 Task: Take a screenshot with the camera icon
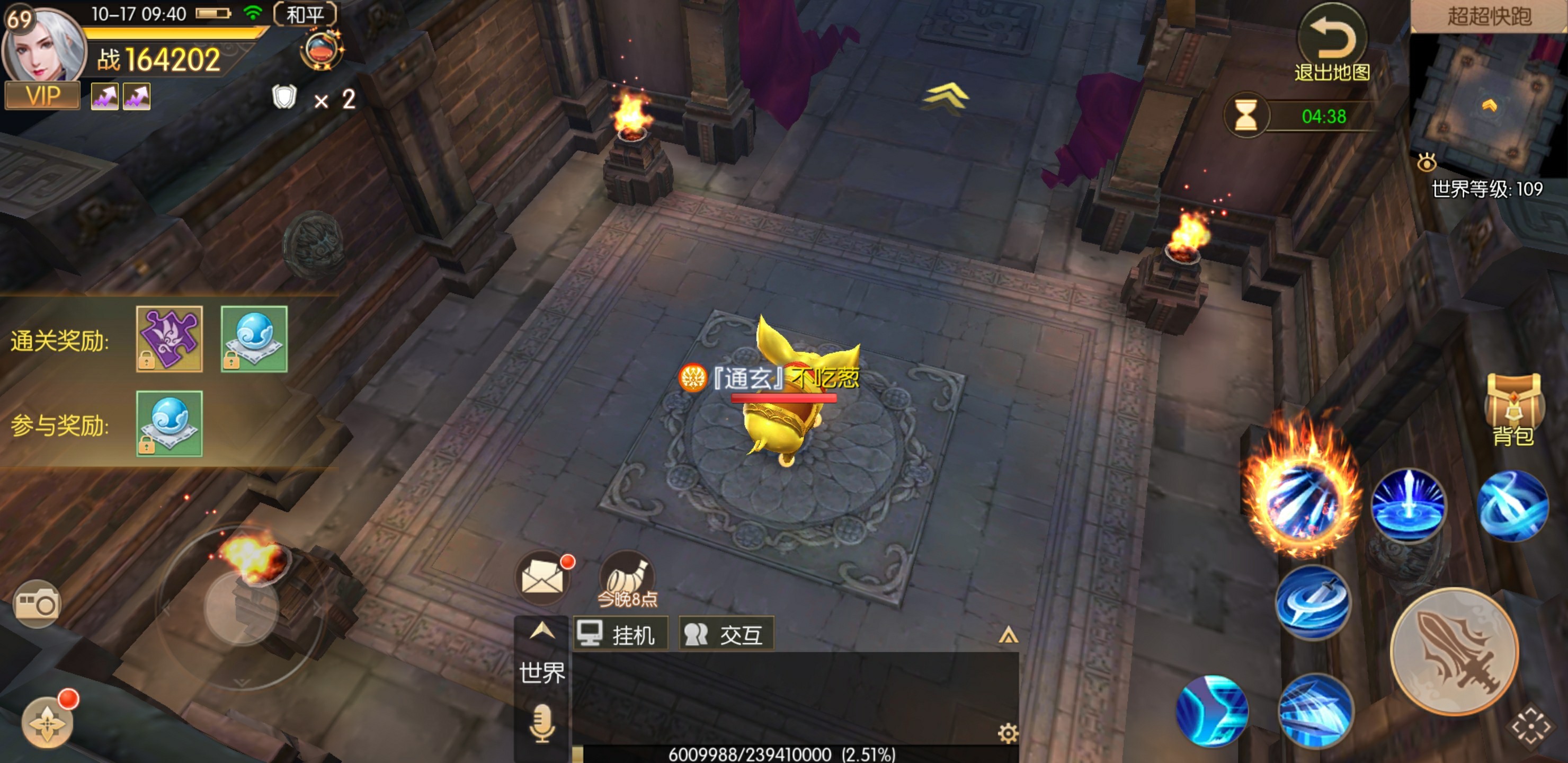[x=37, y=604]
